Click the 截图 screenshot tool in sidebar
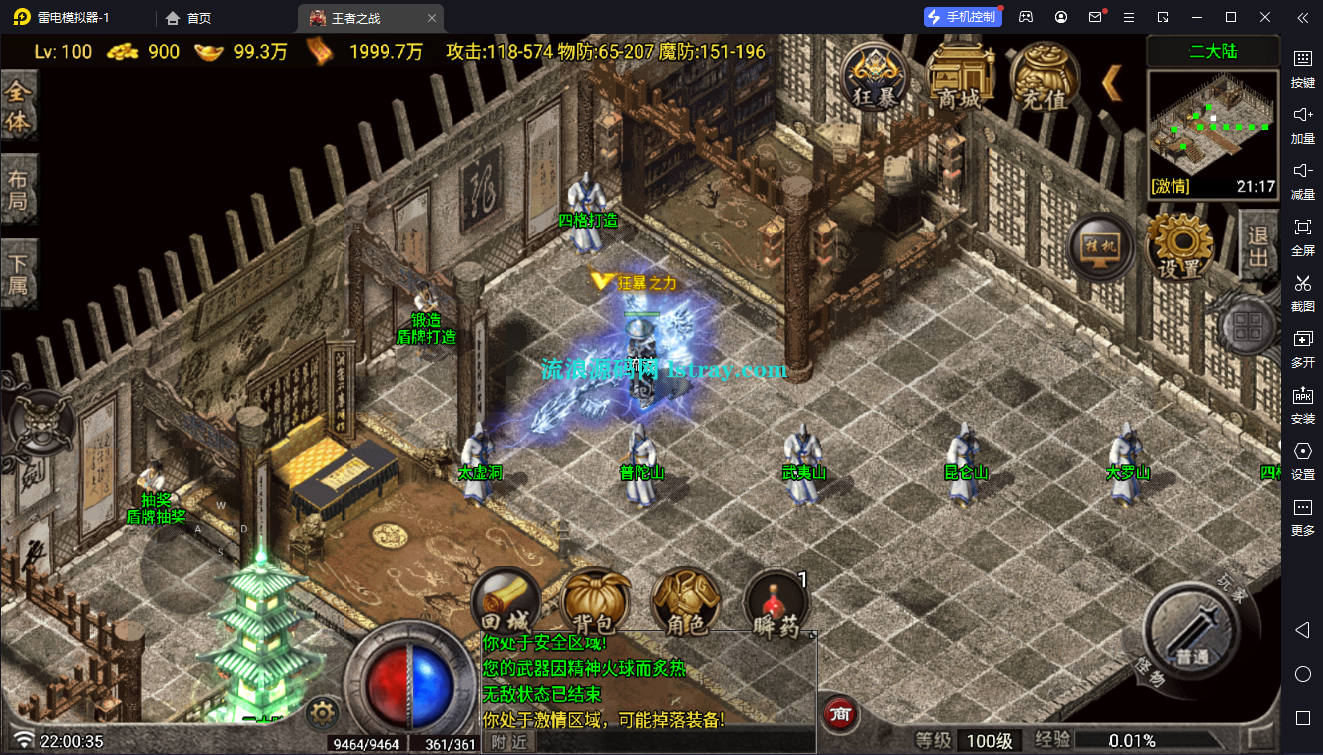This screenshot has height=755, width=1323. pos(1302,289)
